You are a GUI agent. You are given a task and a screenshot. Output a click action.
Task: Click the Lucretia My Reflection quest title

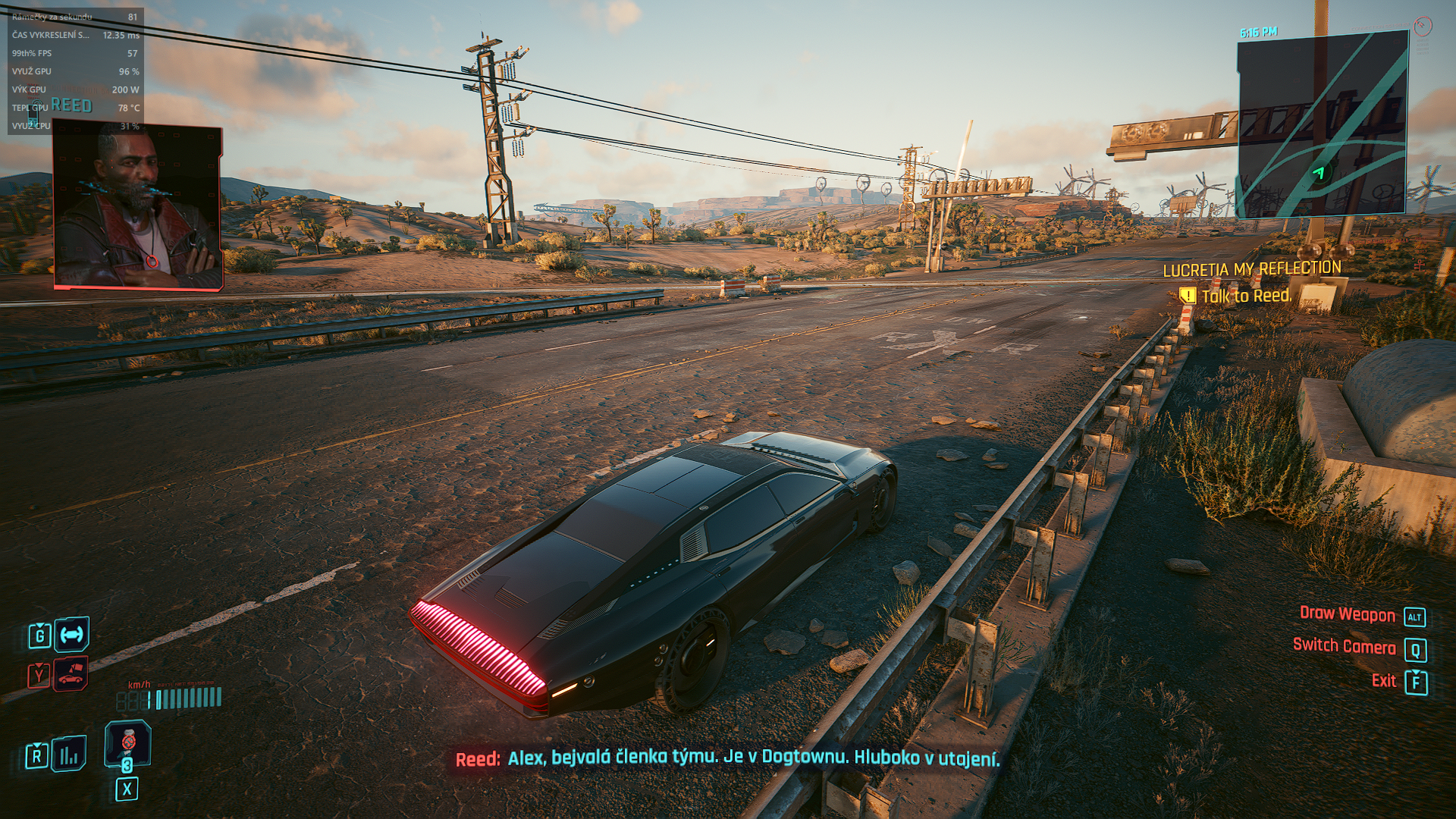[1251, 269]
